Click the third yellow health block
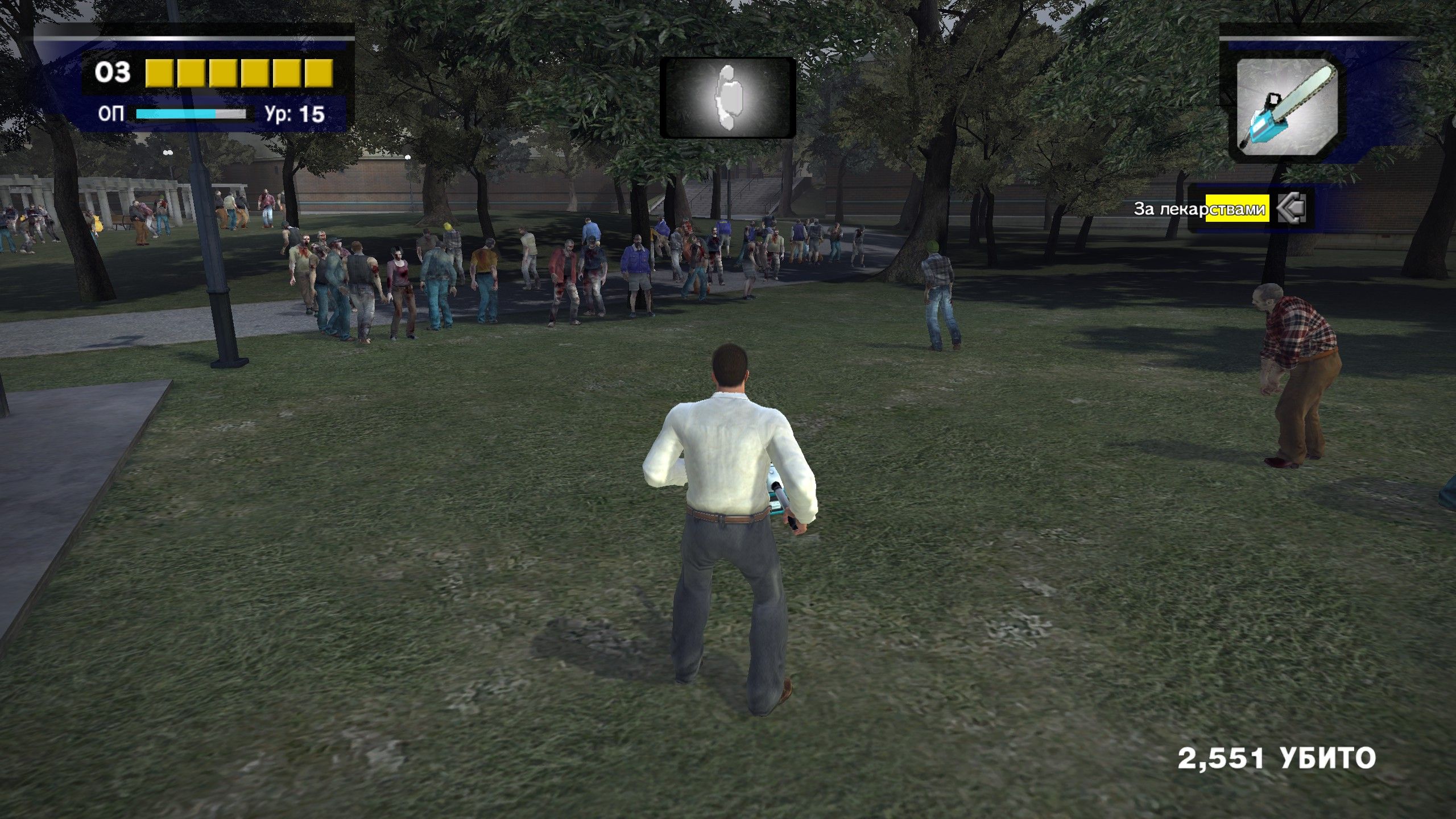This screenshot has width=1456, height=819. click(223, 73)
